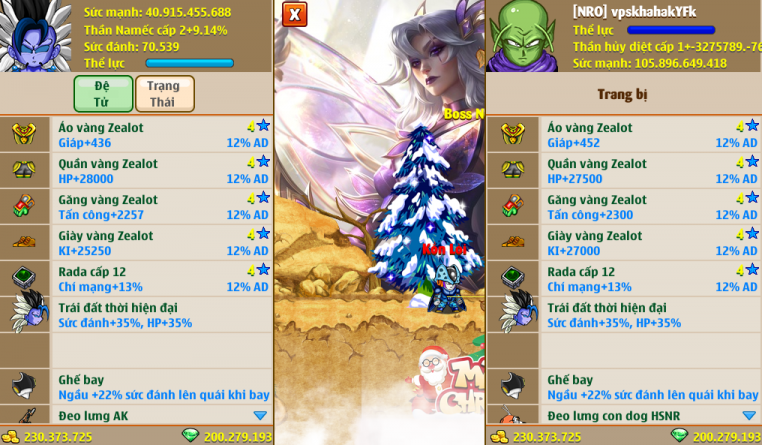
Task: Pick Giày vàng Zealot with KI+27000
Action: point(650,243)
